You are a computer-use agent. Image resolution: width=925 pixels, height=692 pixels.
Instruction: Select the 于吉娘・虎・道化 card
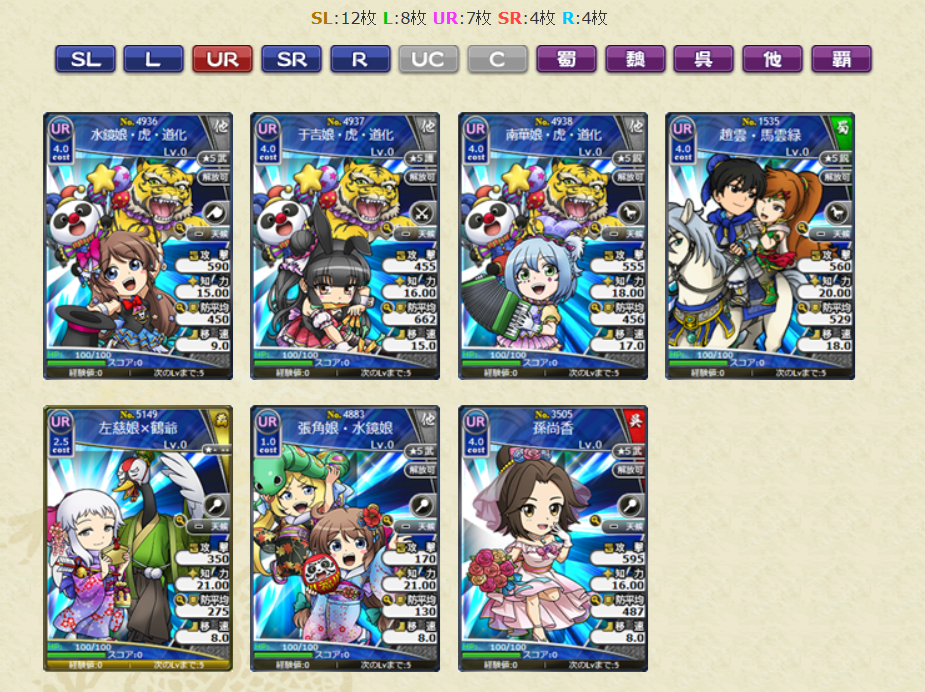tap(345, 246)
